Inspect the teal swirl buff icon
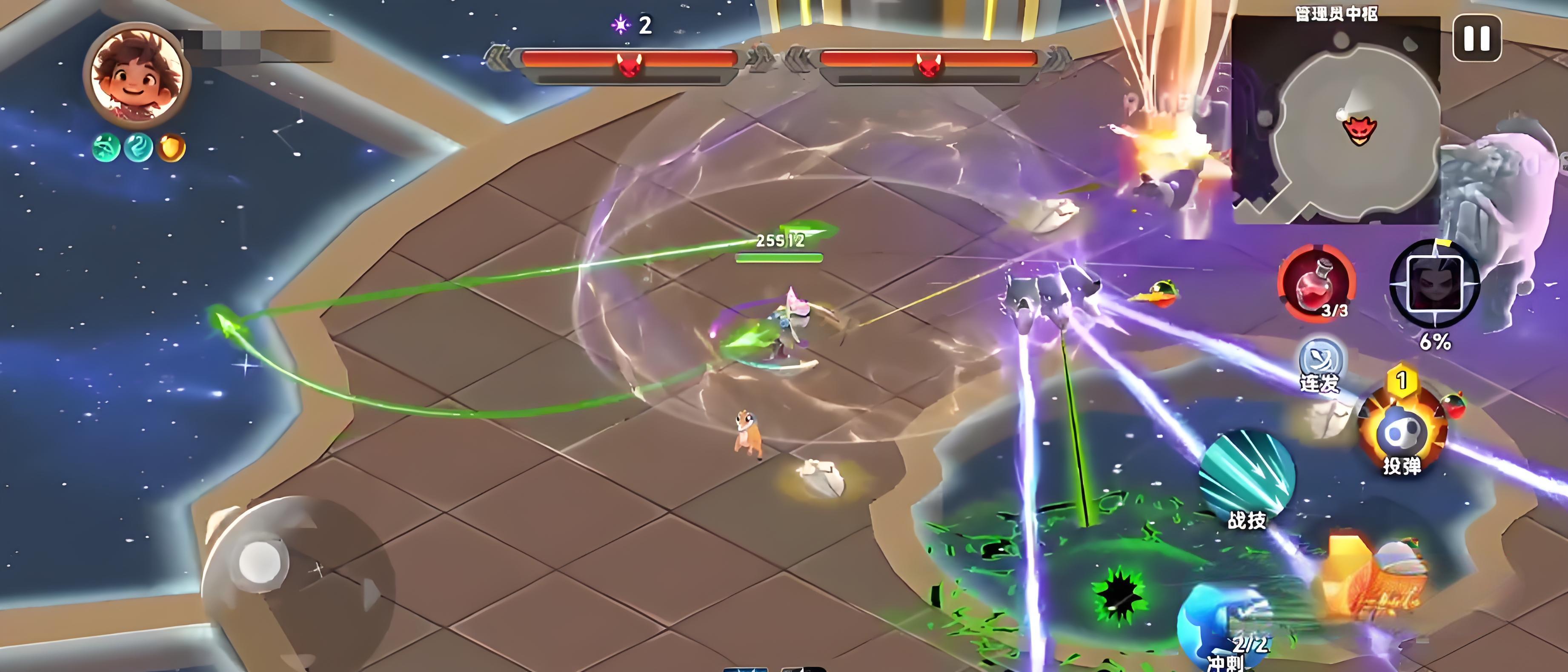The image size is (1568, 672). 139,148
